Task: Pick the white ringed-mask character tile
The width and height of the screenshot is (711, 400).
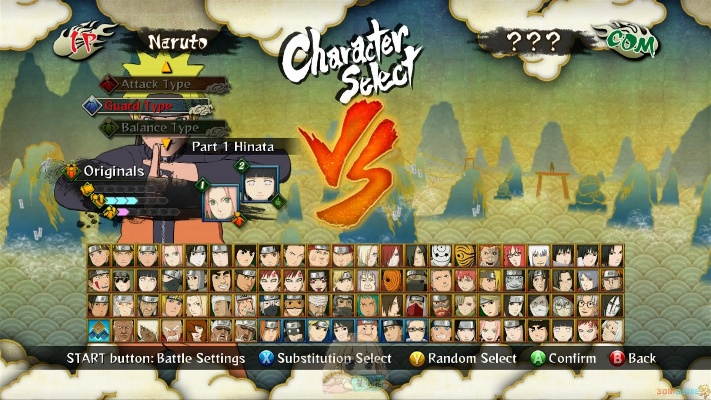Action: tap(440, 255)
